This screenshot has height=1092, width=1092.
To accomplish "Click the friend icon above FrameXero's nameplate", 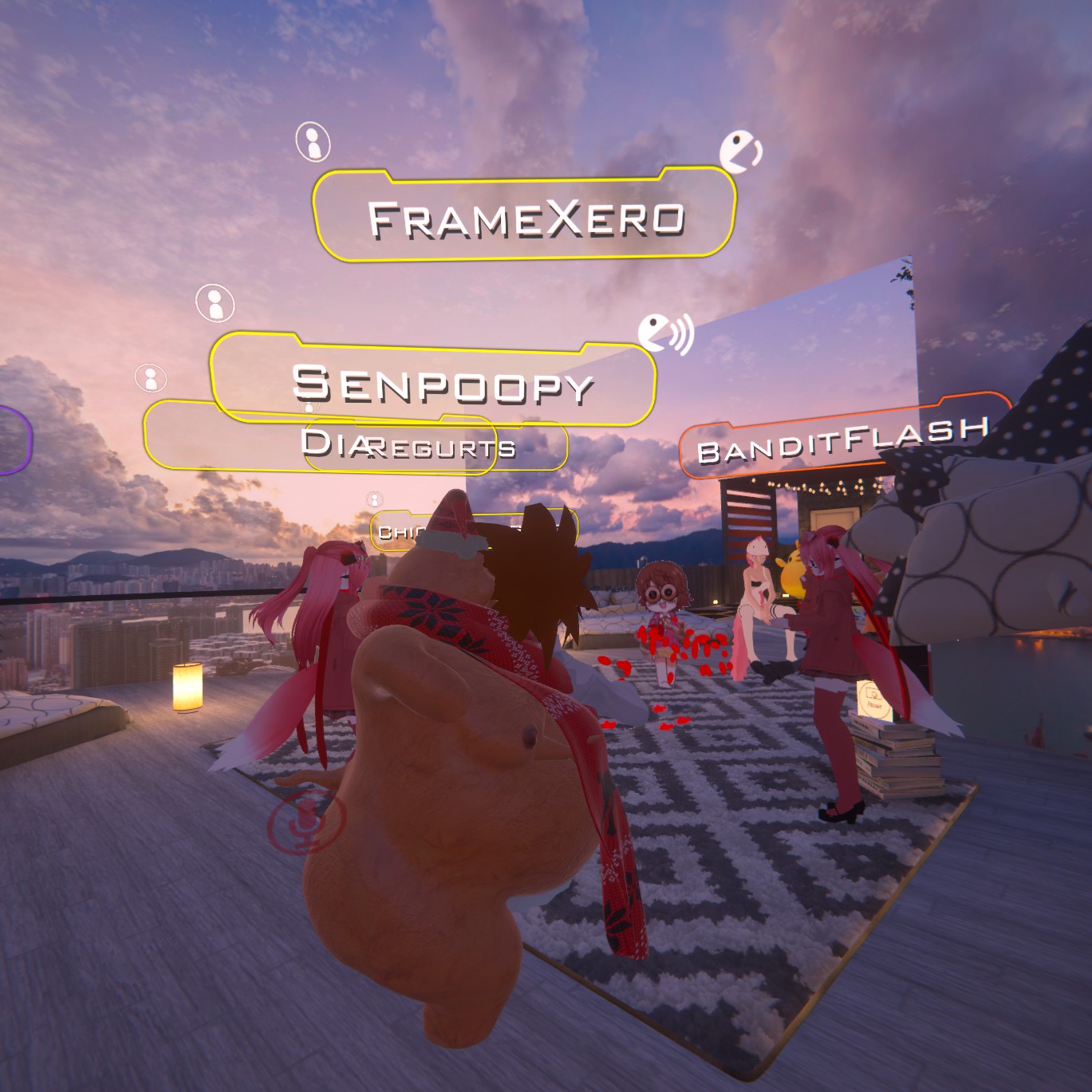I will tap(313, 143).
